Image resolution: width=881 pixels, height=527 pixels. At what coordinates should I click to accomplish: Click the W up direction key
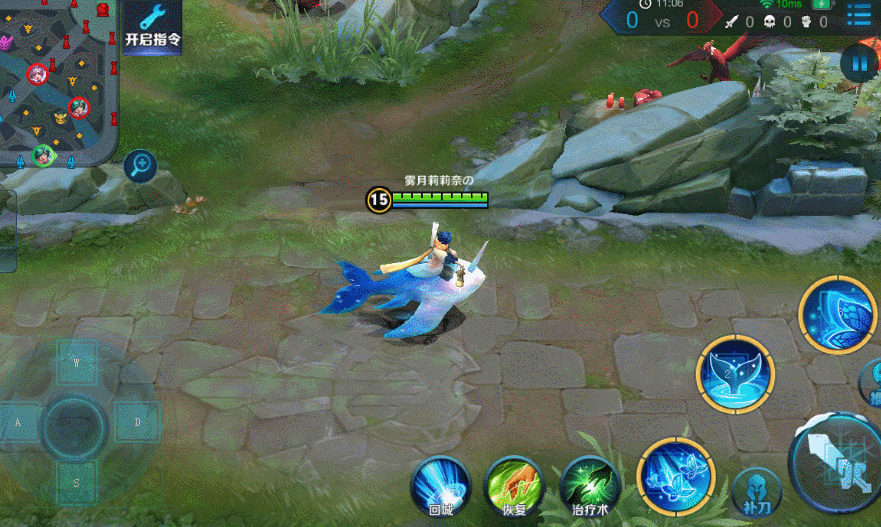click(x=77, y=363)
